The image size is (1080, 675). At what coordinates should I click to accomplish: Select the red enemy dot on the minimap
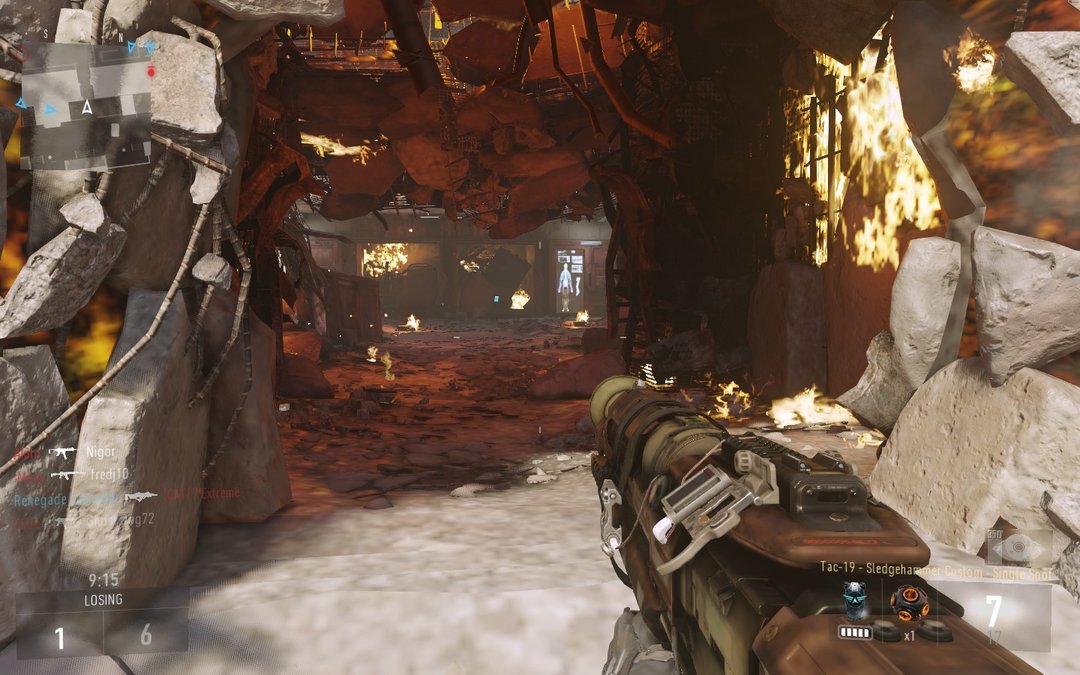[x=151, y=72]
